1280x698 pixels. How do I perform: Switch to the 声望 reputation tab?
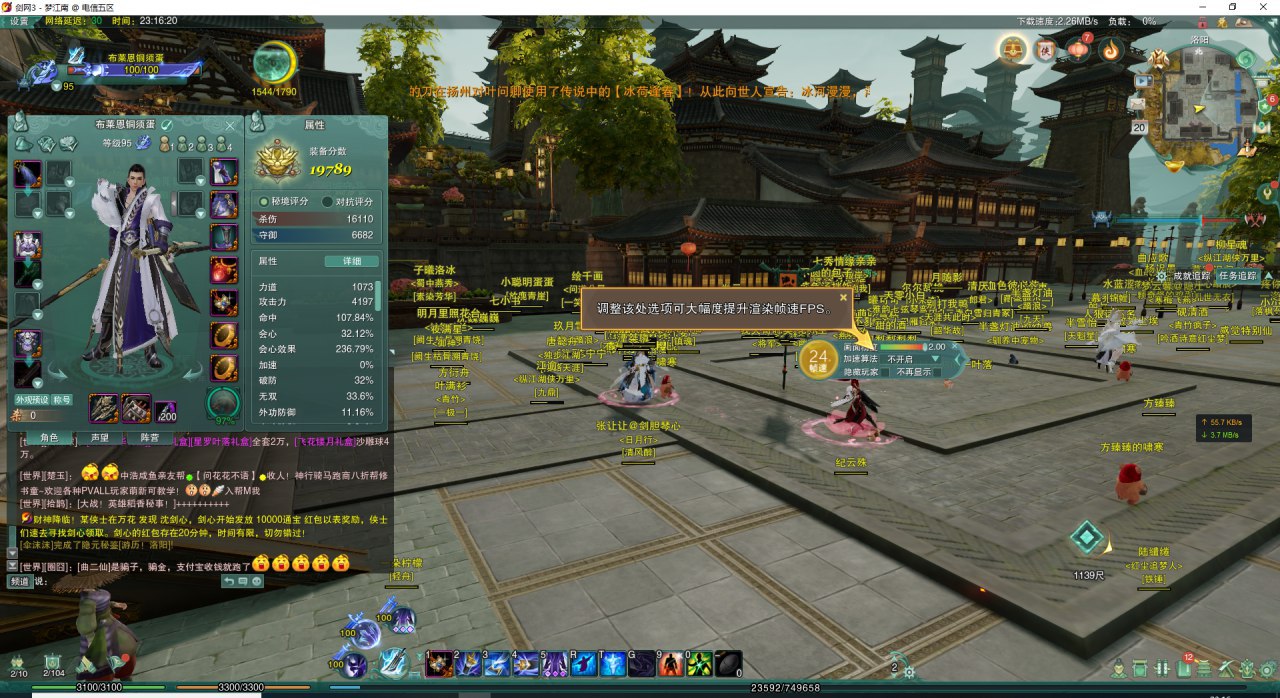pos(100,437)
